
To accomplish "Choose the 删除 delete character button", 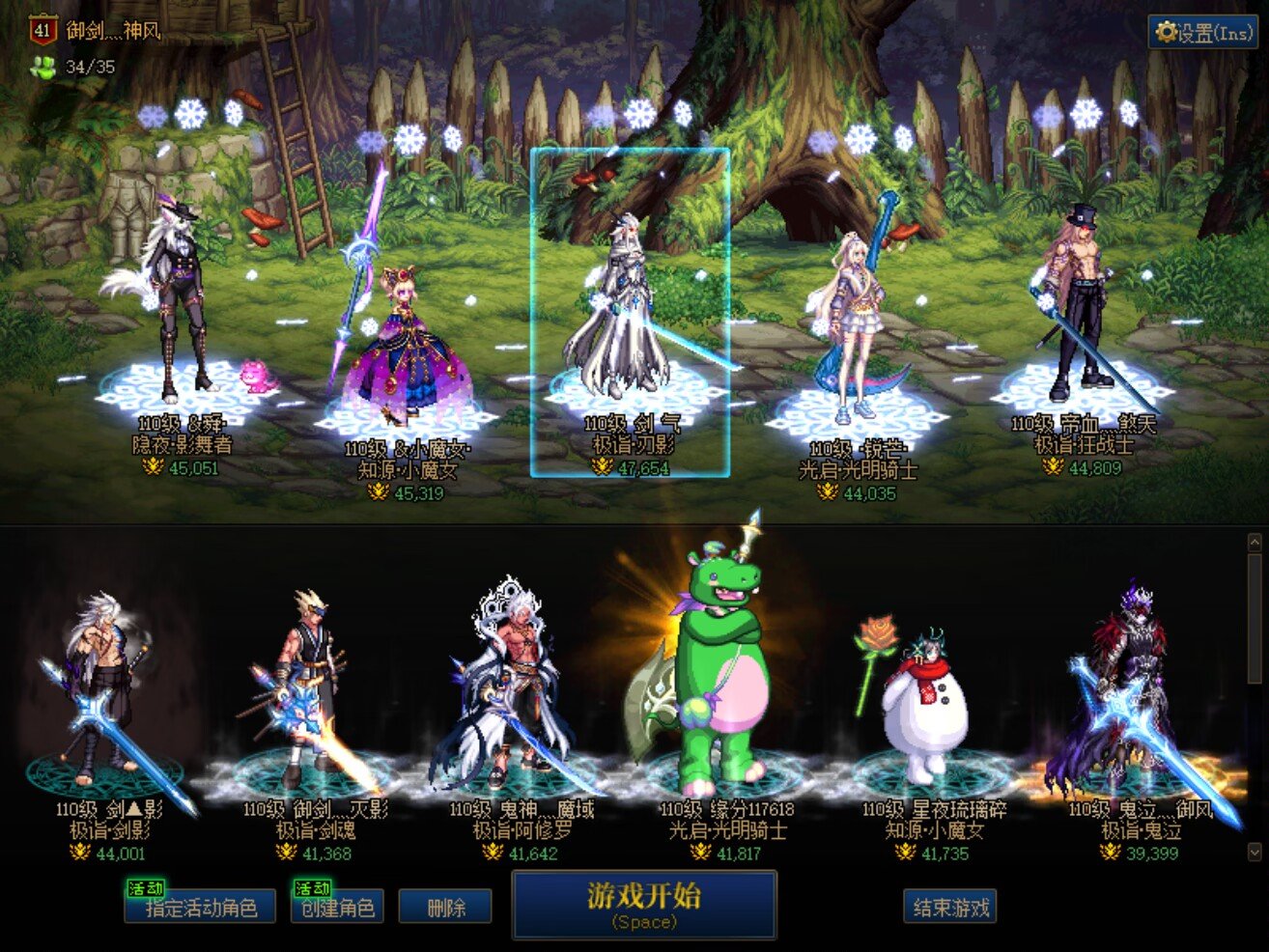I will (x=445, y=908).
